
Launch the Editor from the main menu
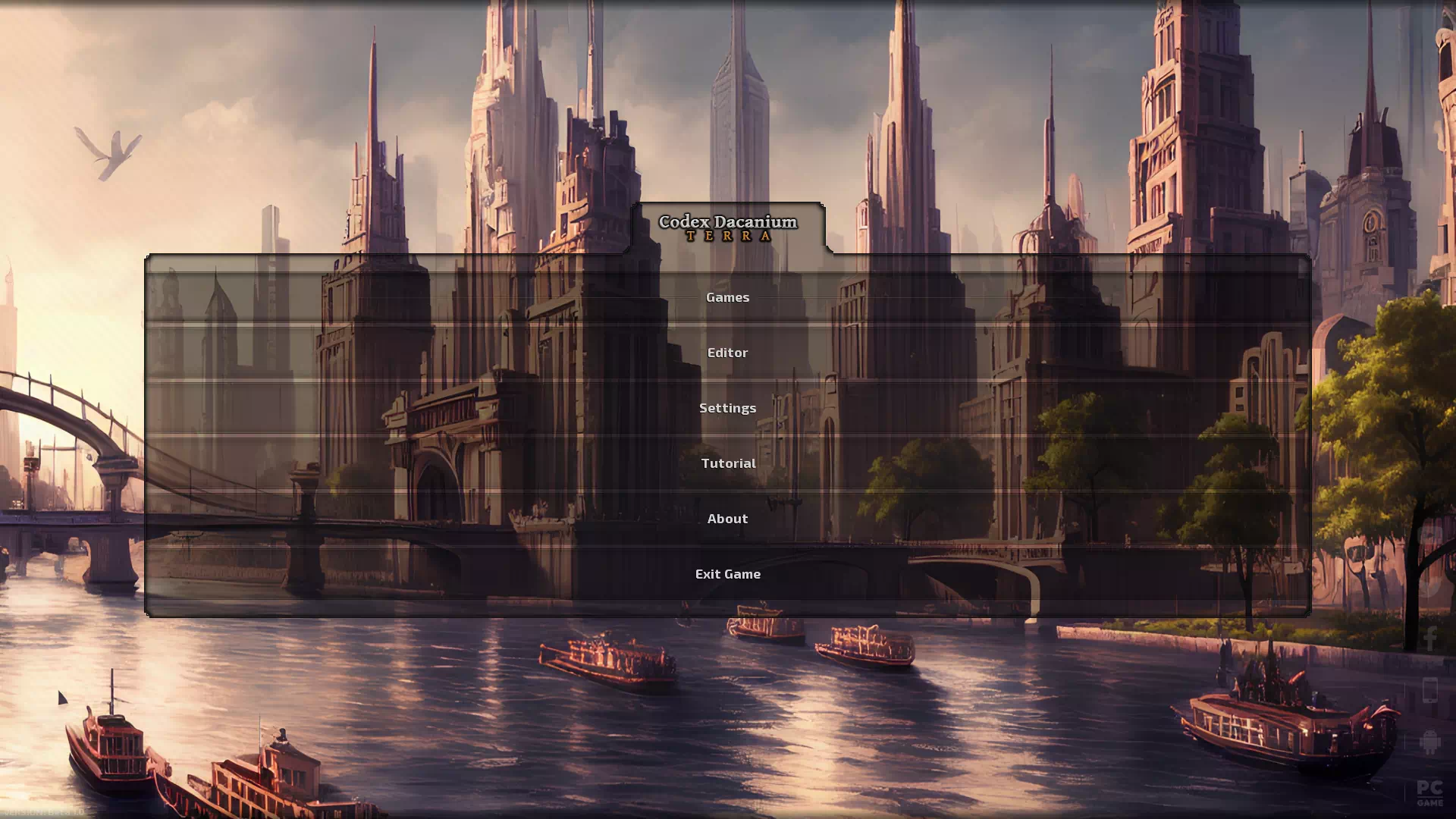point(727,353)
